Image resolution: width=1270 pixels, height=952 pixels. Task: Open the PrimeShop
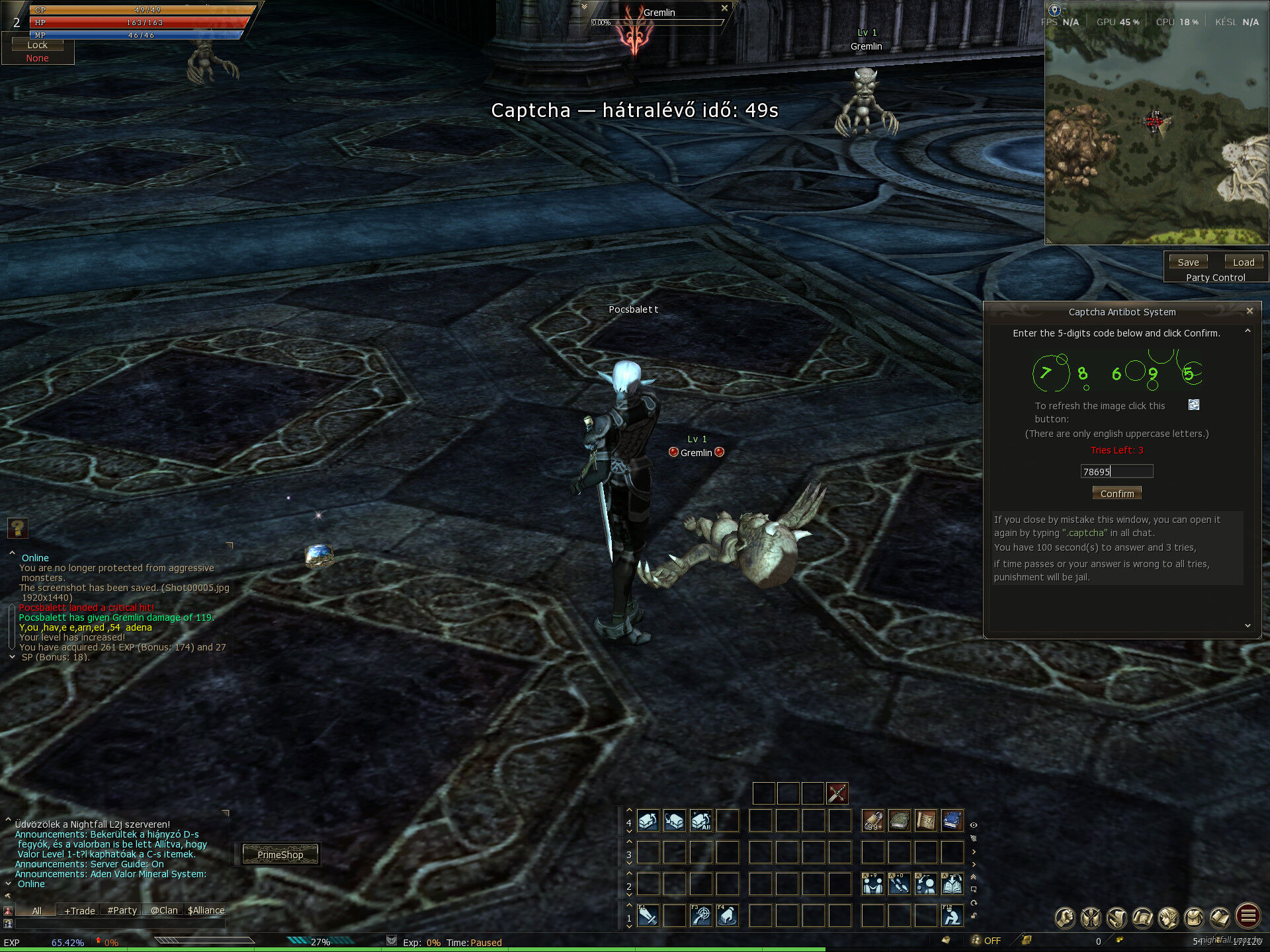pyautogui.click(x=280, y=854)
